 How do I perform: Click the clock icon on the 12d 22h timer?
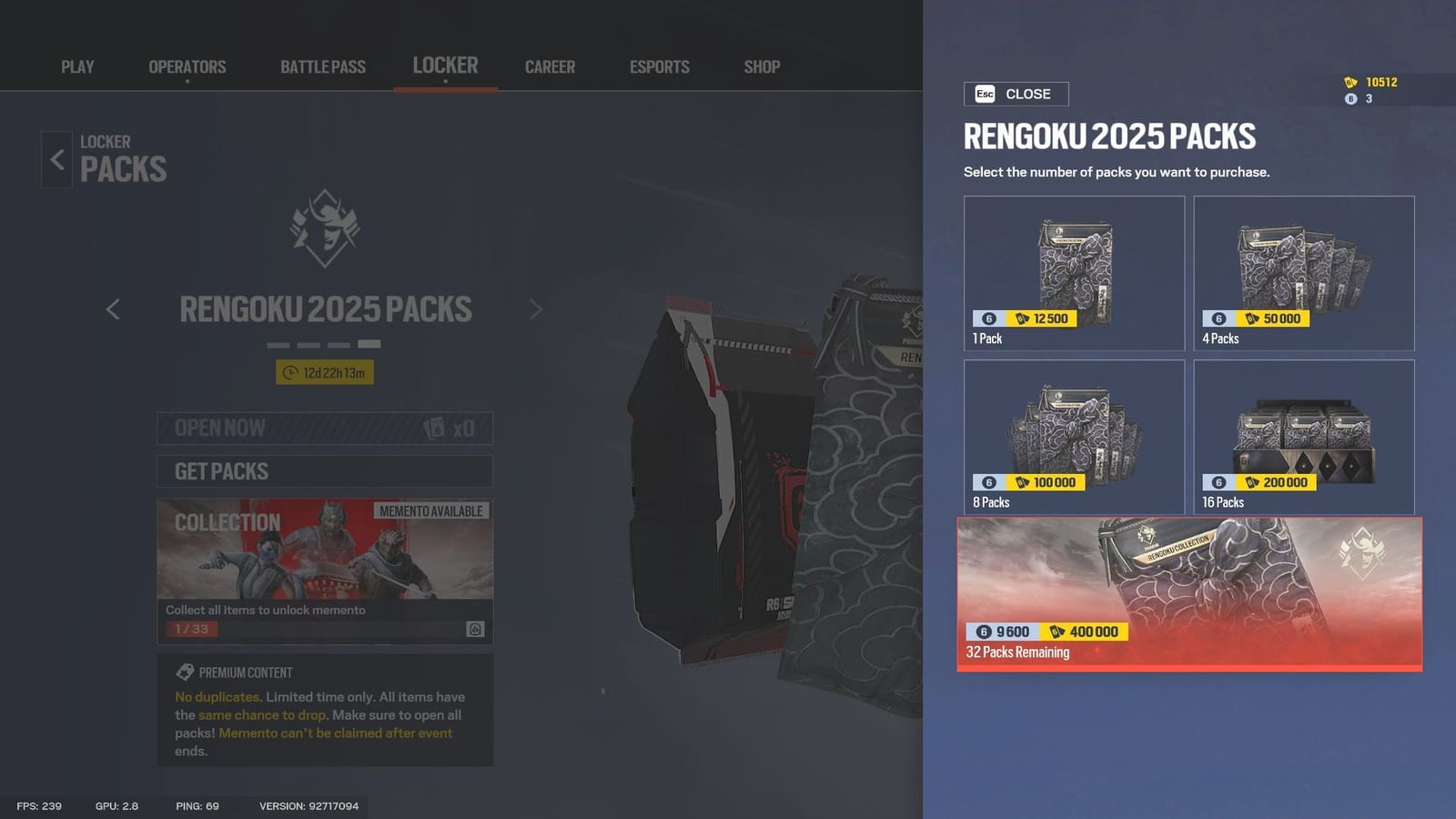[290, 372]
